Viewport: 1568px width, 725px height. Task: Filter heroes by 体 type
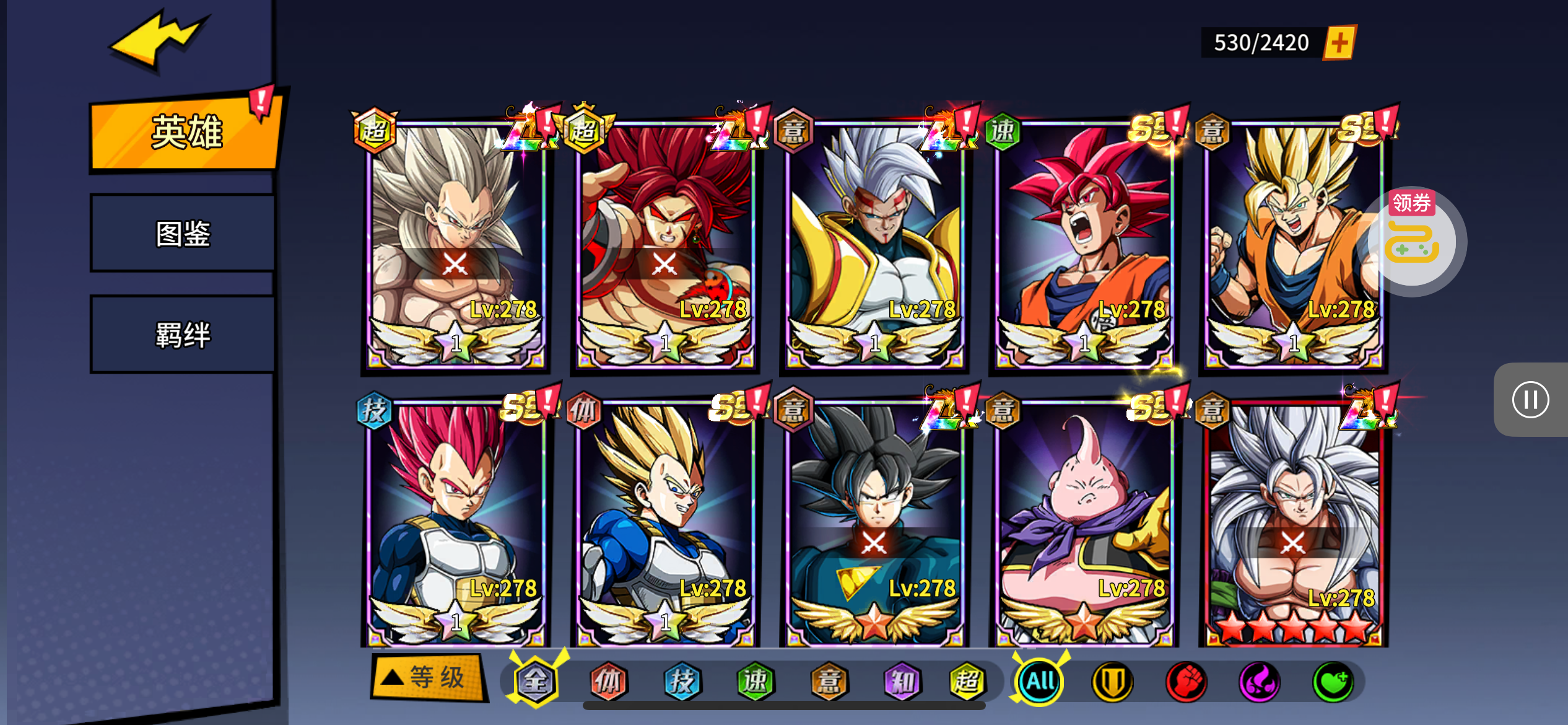tap(609, 682)
